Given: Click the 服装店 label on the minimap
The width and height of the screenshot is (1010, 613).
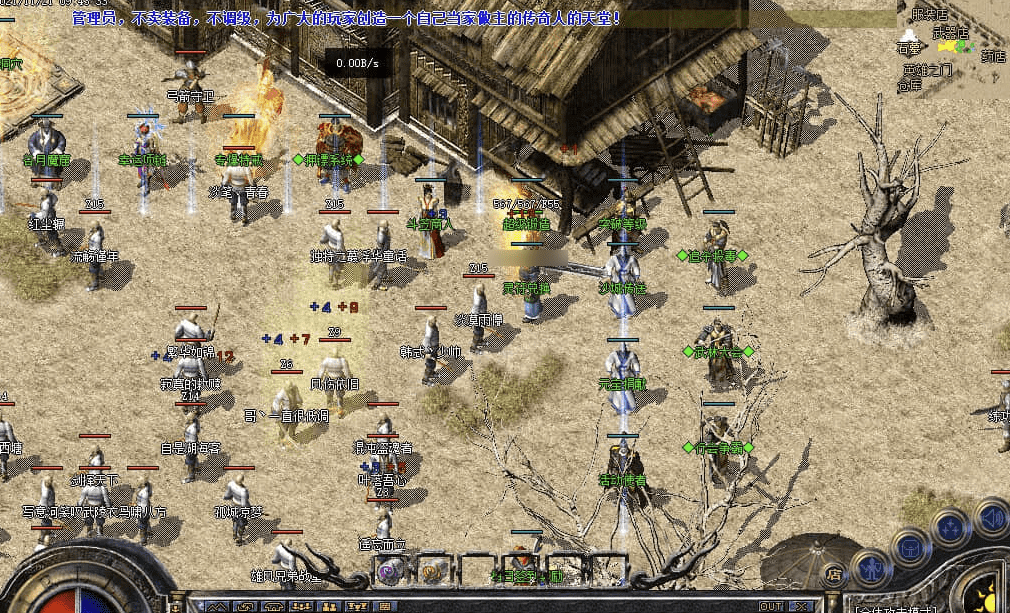Looking at the screenshot, I should click(x=931, y=15).
